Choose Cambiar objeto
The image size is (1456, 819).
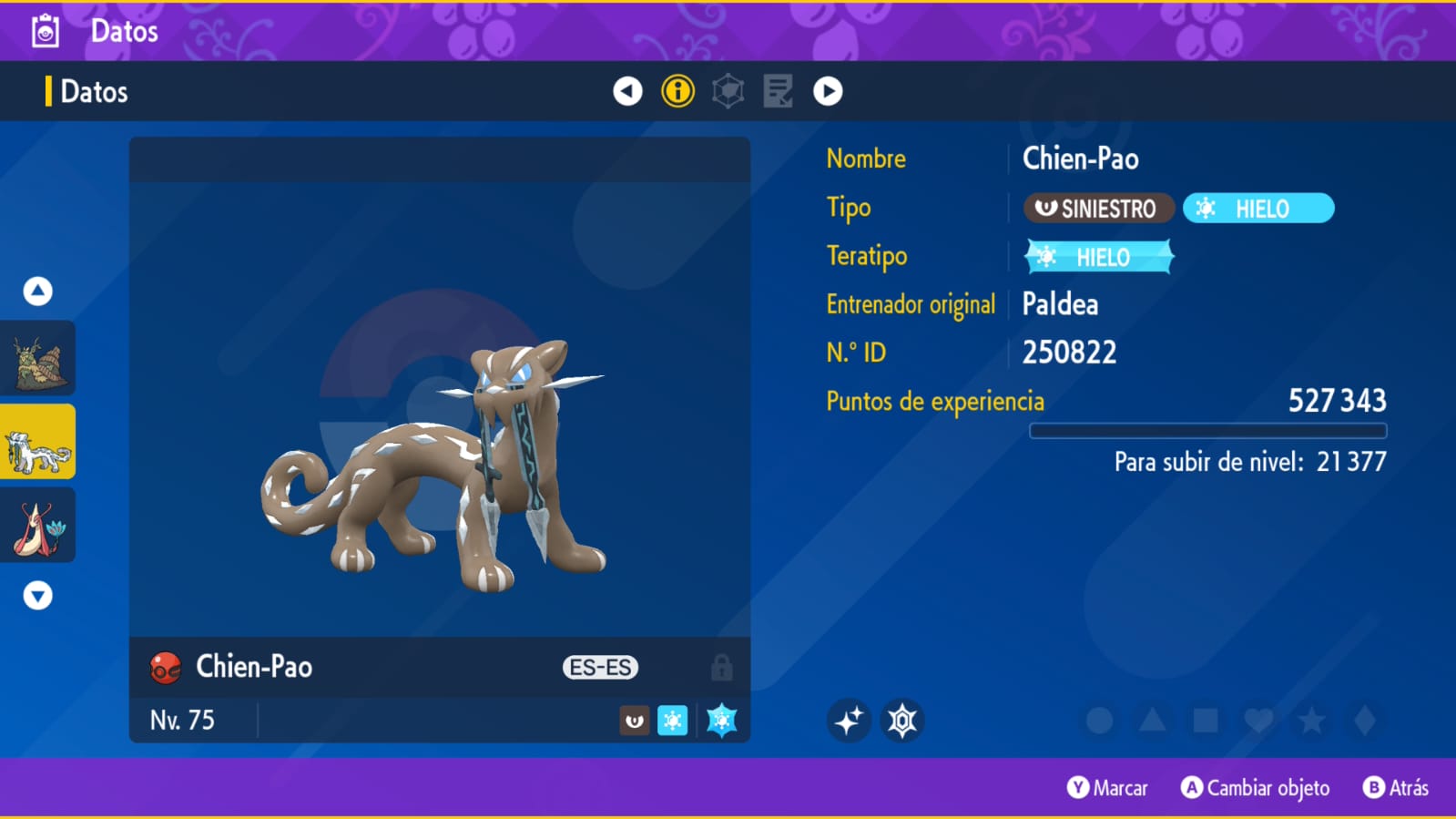tap(1255, 788)
